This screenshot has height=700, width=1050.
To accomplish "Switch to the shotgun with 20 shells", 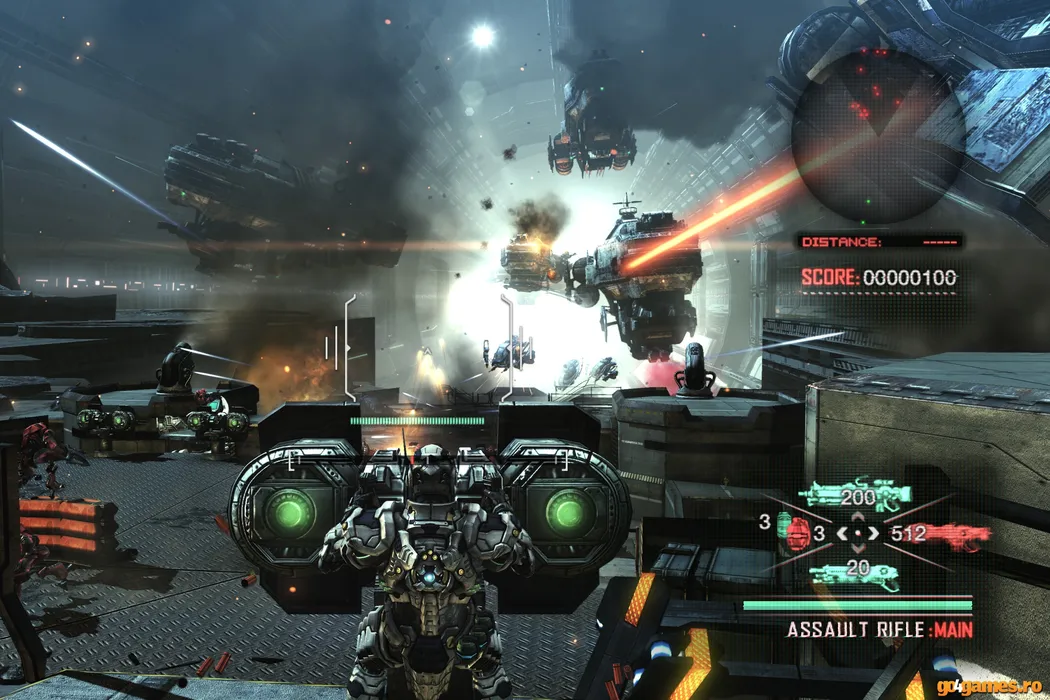I will click(x=855, y=573).
